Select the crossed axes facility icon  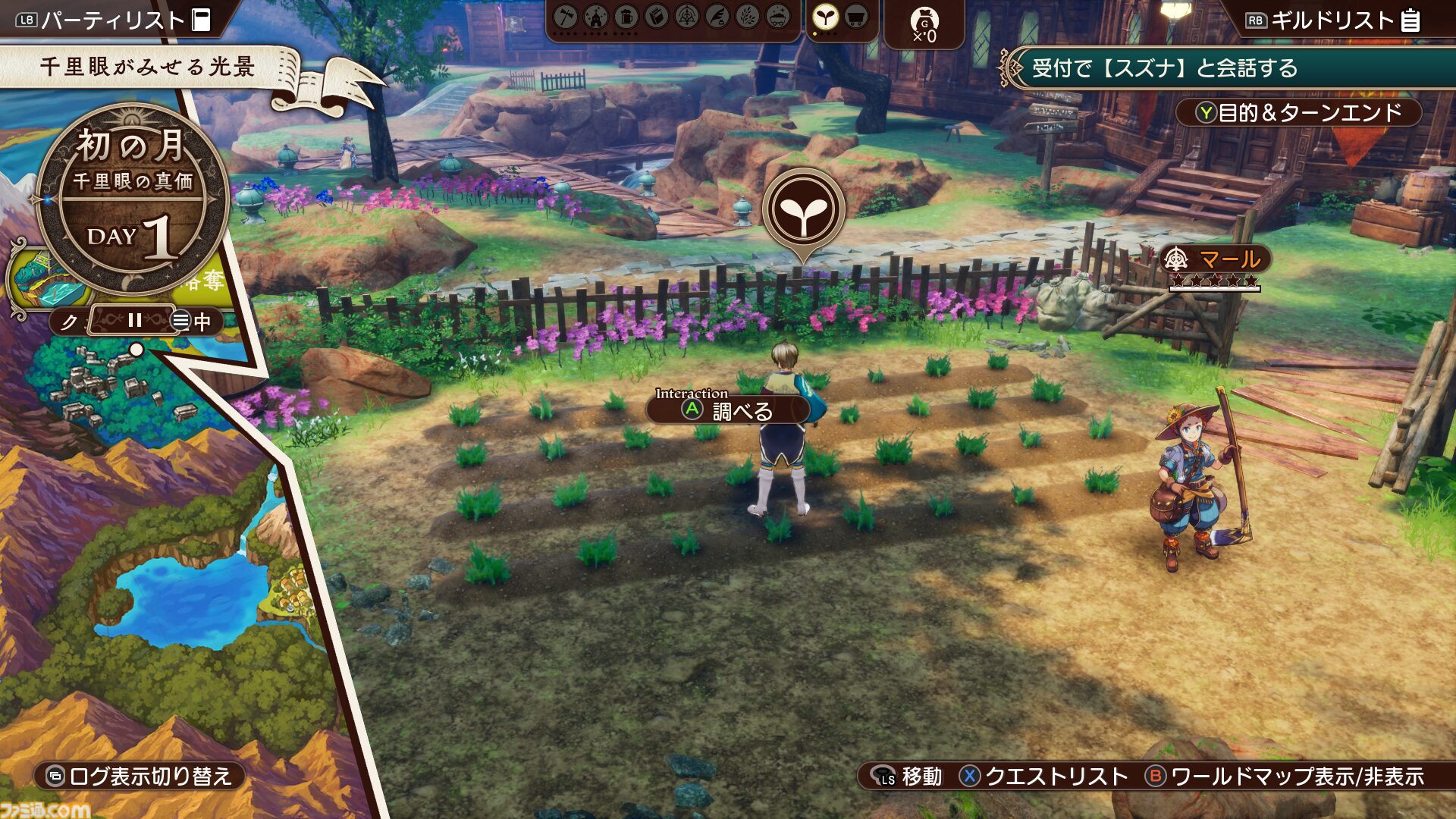566,17
